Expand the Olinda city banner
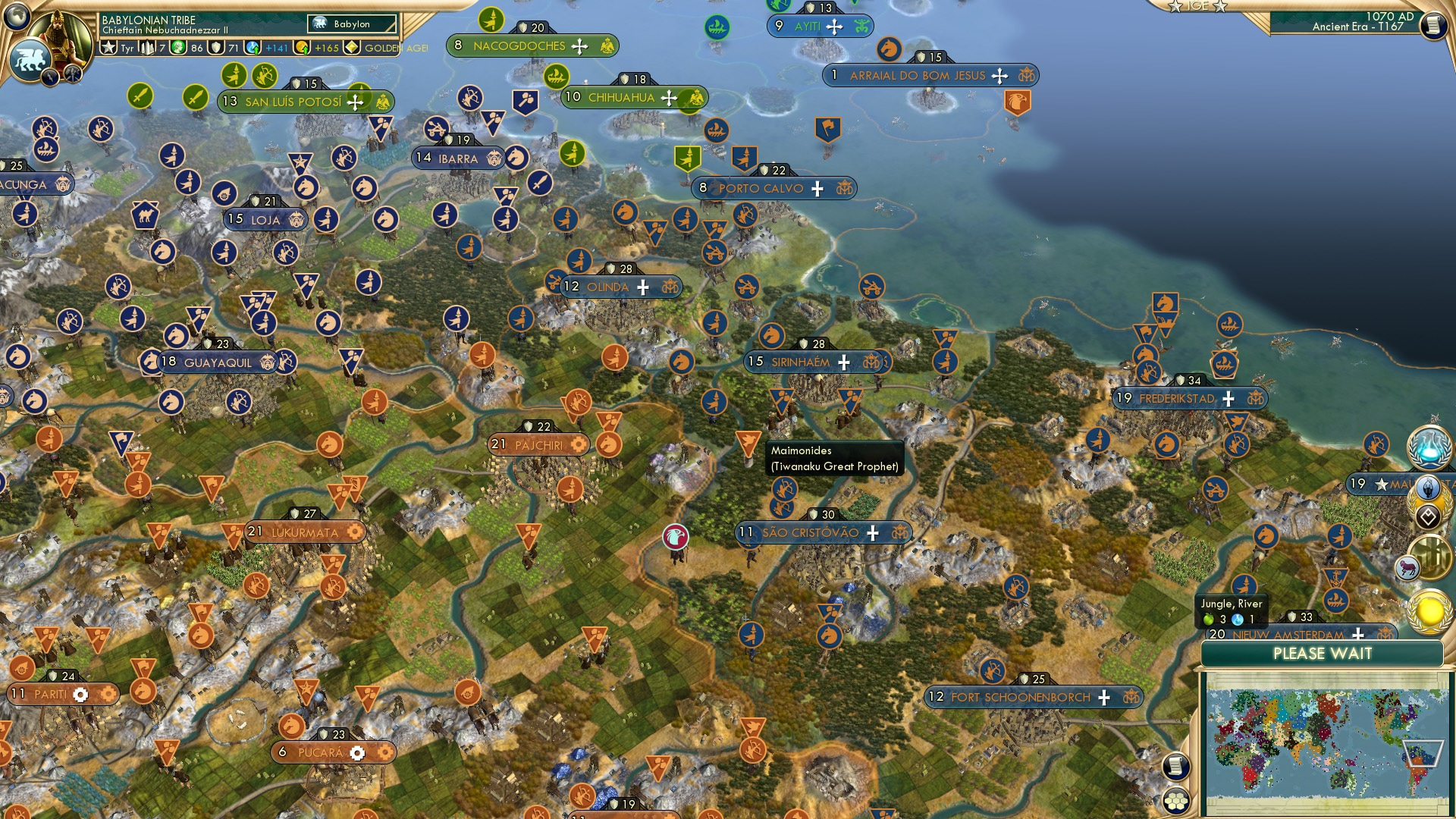 click(x=607, y=287)
